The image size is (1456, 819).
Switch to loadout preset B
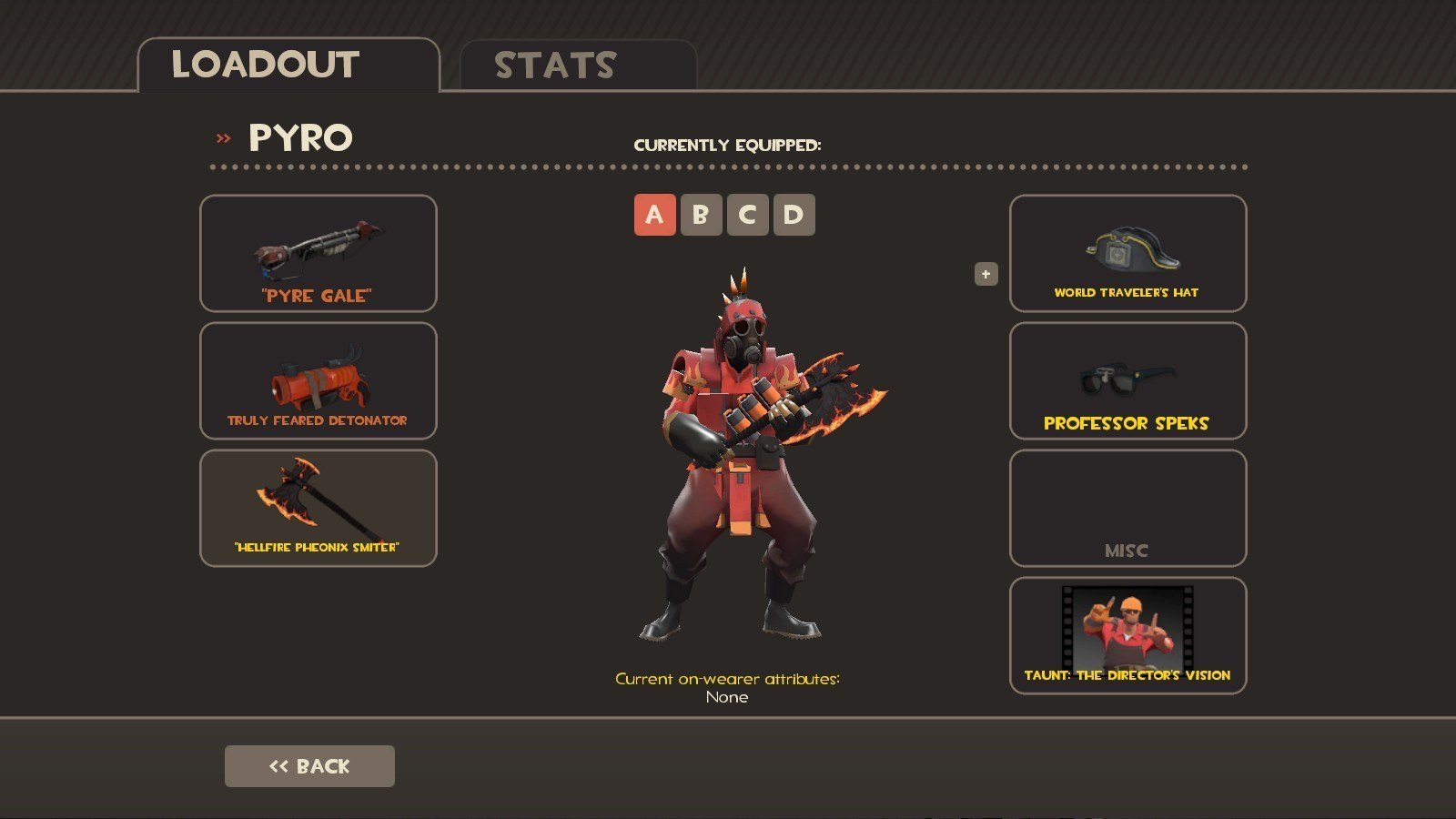tap(701, 215)
